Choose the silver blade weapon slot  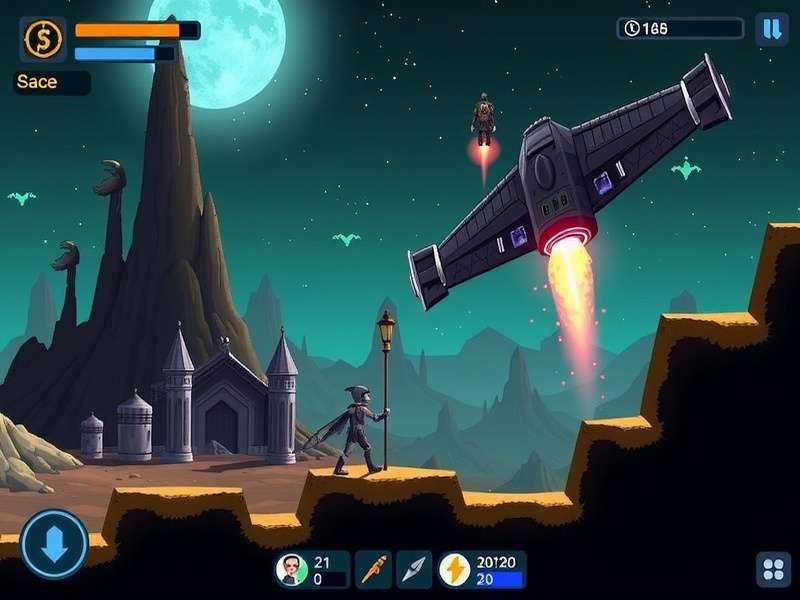coord(414,570)
